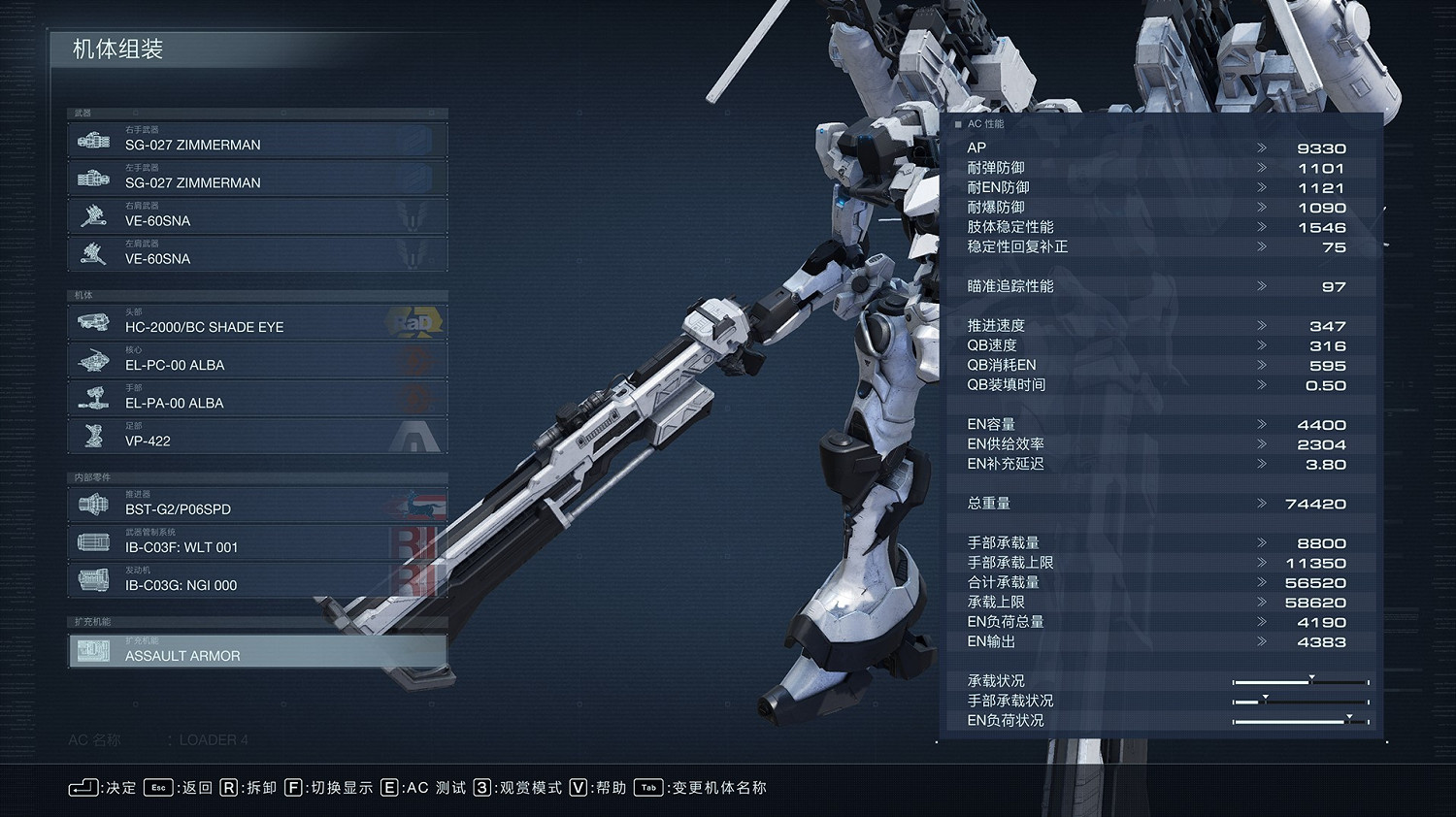1456x817 pixels.
Task: Select the right hand weapon SG-027 ZIMMERMAN icon
Action: pyautogui.click(x=92, y=140)
